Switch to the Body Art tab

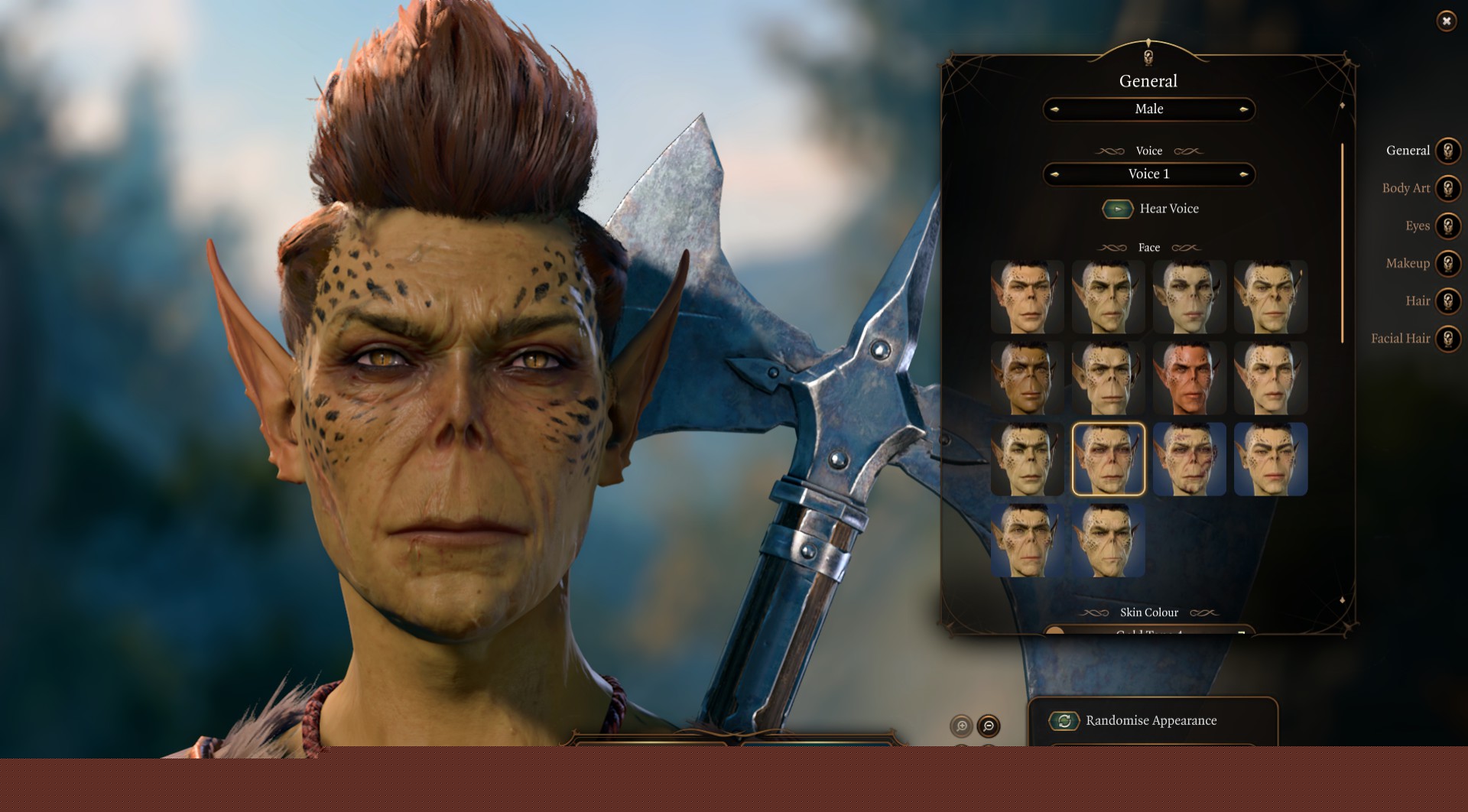click(x=1447, y=188)
